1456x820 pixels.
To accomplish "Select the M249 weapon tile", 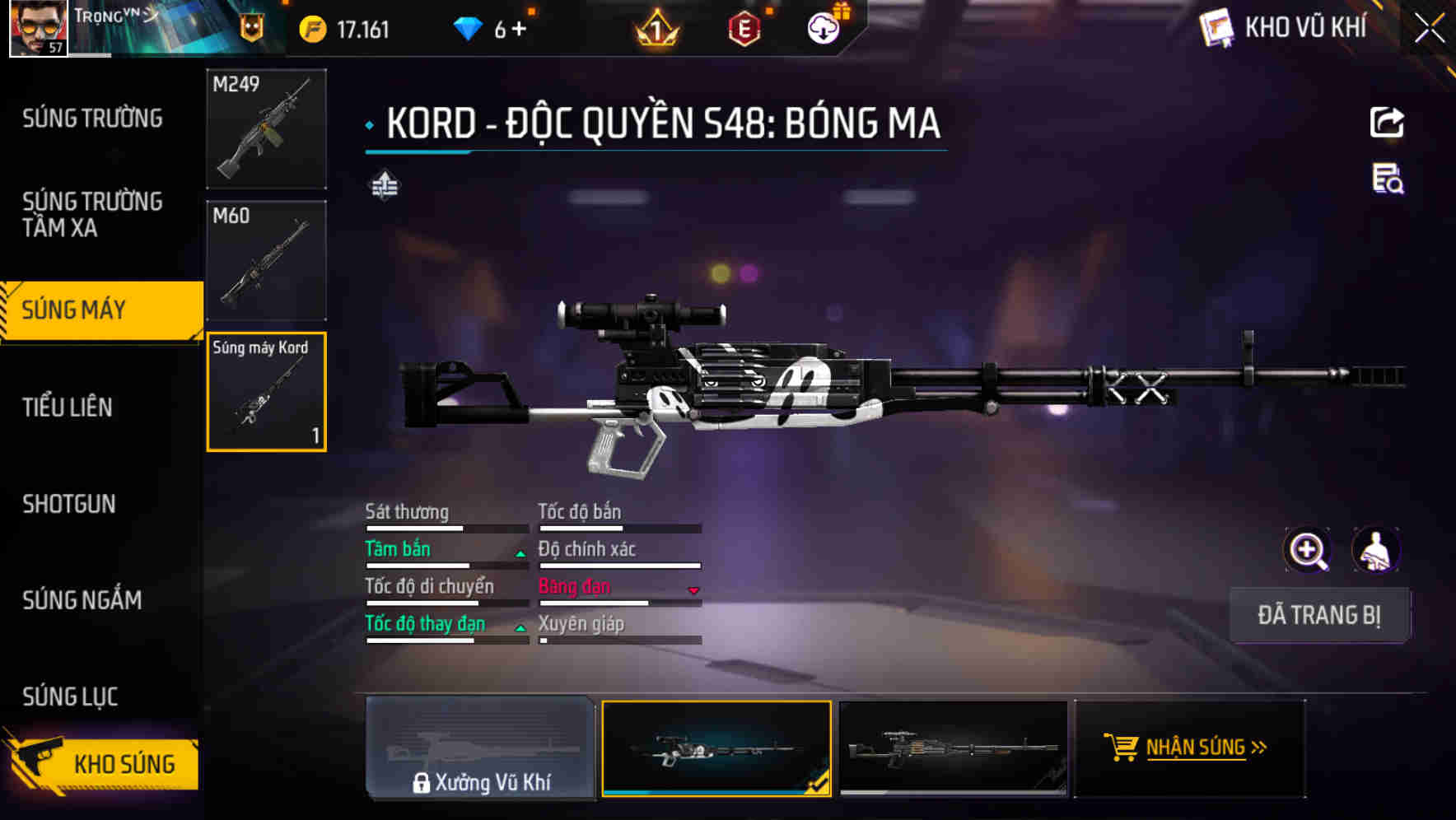I will pyautogui.click(x=266, y=128).
